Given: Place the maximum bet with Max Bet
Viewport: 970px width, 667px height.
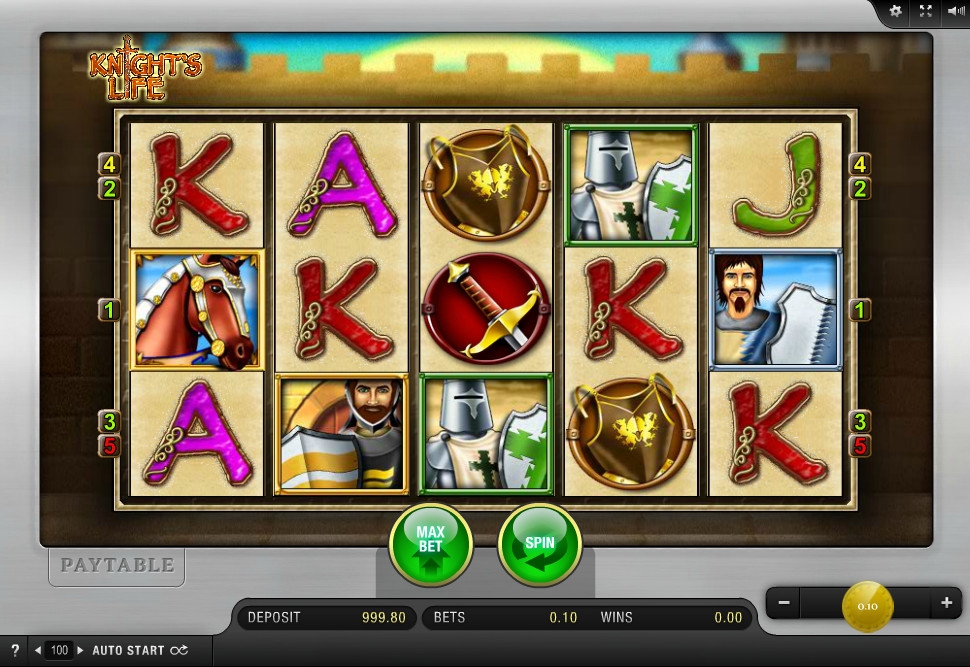Looking at the screenshot, I should point(430,545).
